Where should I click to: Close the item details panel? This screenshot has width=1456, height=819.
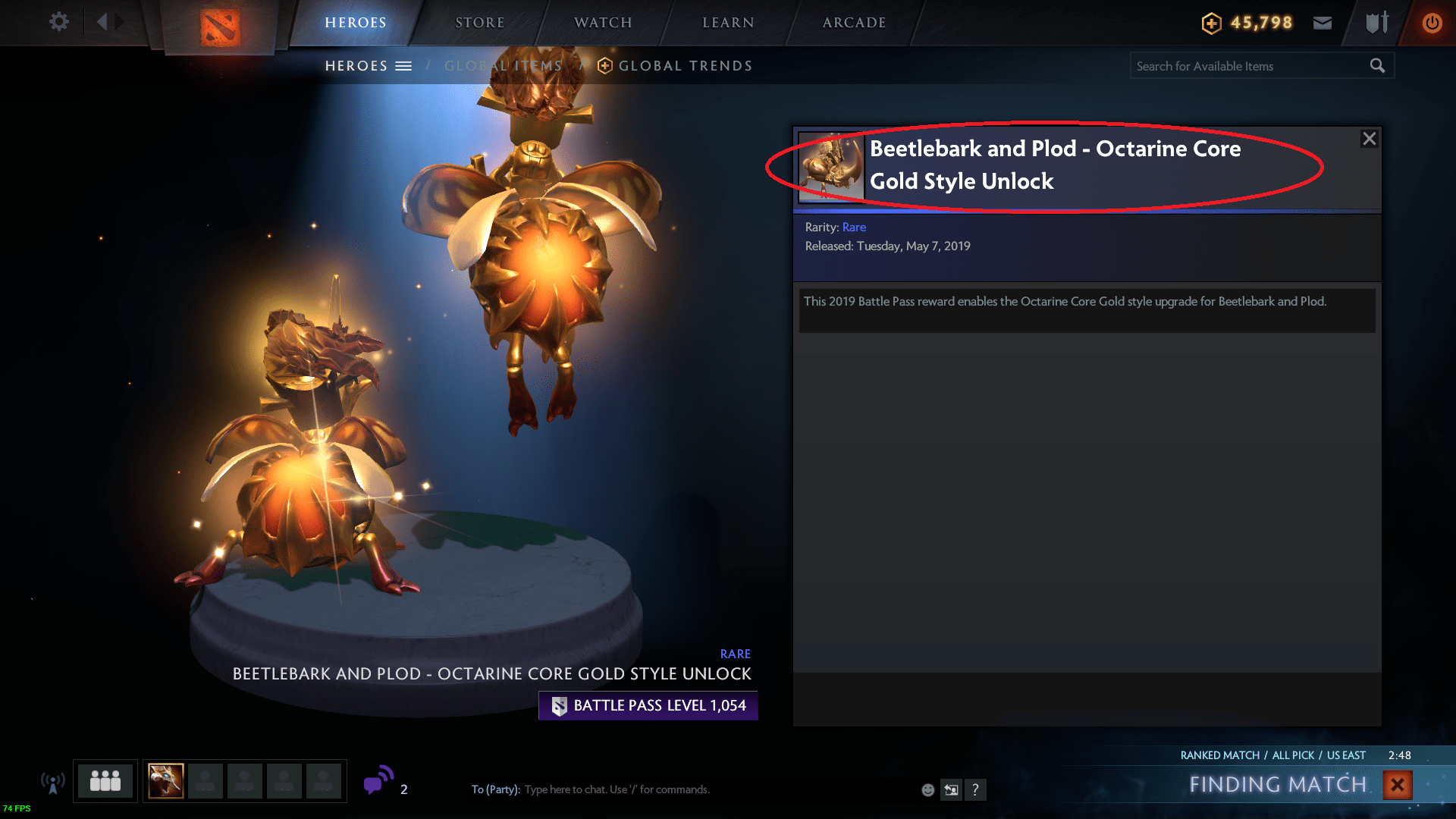[x=1369, y=139]
